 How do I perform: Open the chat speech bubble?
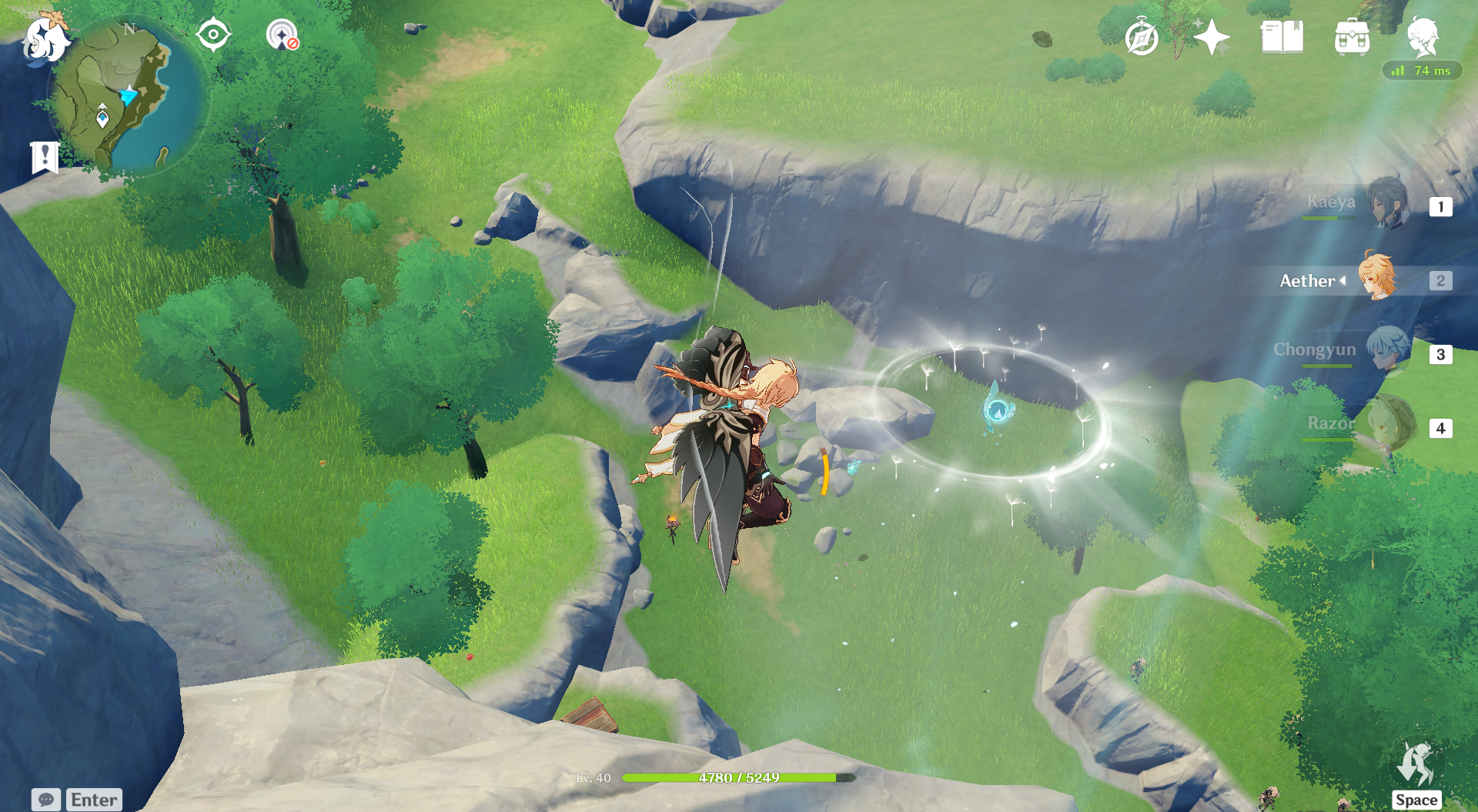point(45,800)
